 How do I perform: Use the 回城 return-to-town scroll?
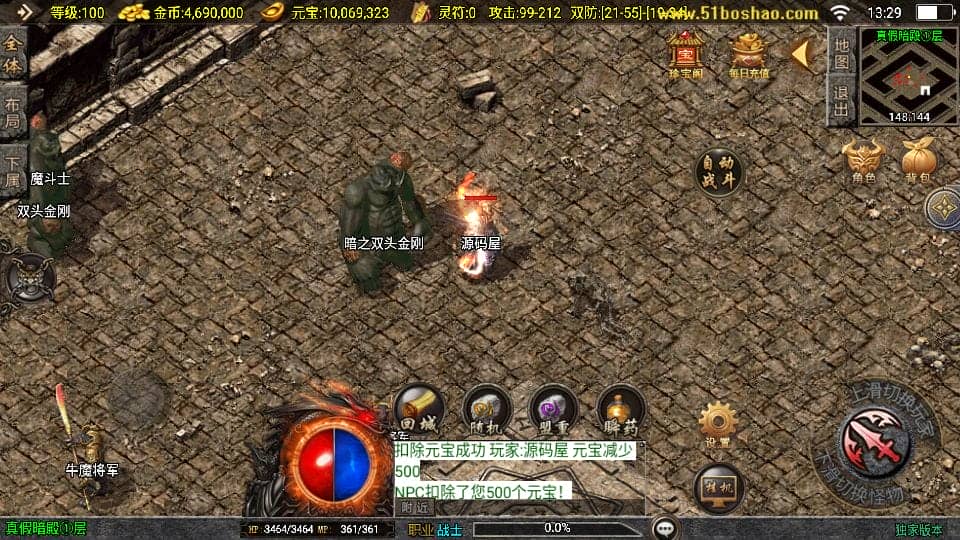point(419,408)
